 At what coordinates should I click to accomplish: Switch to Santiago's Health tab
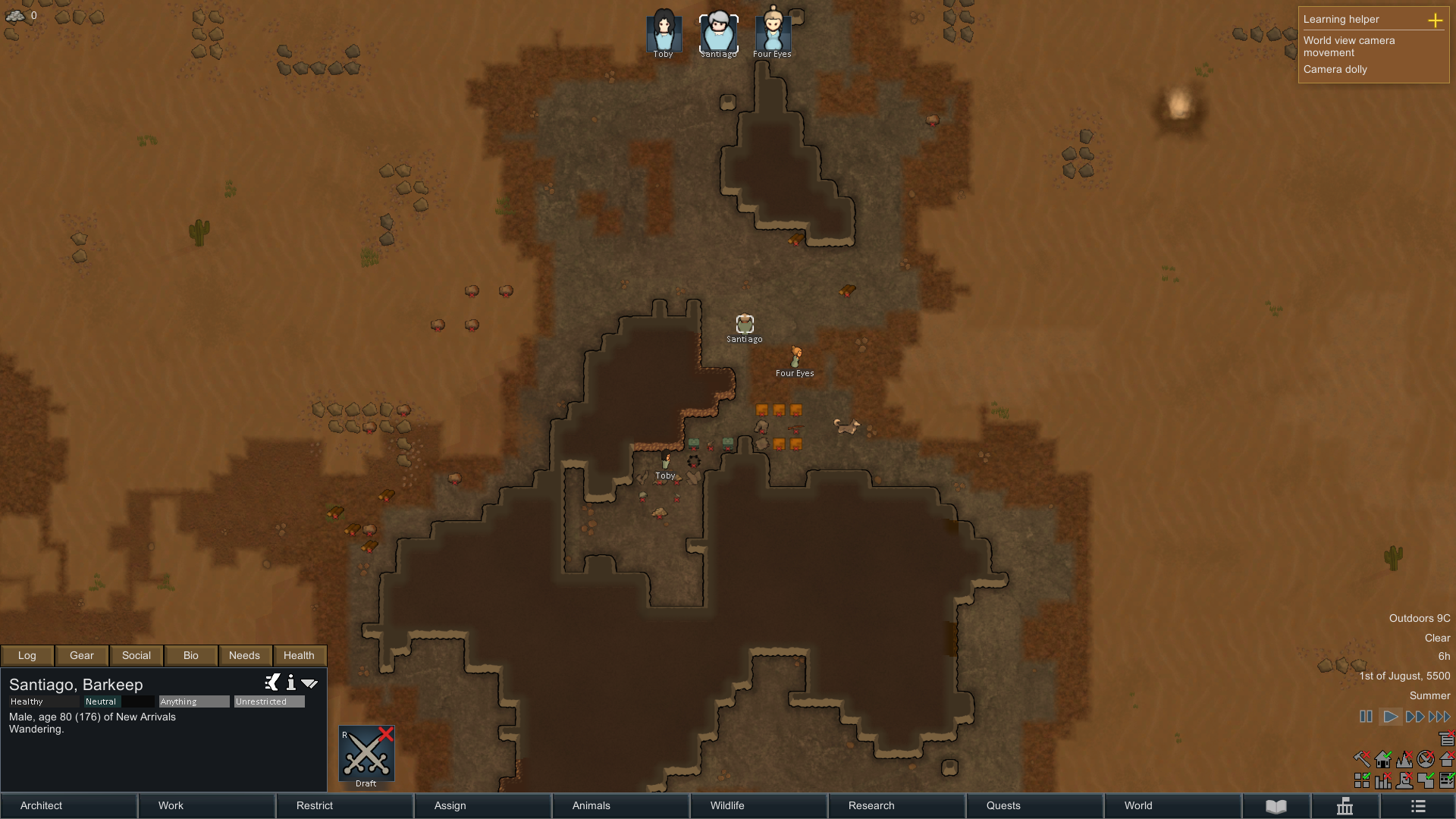299,655
